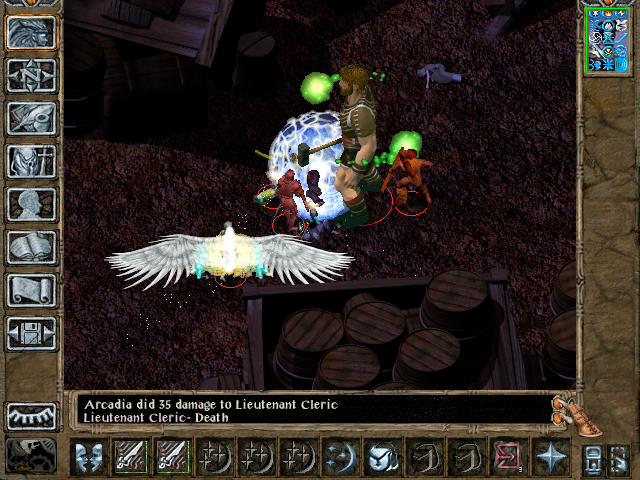Screen dimensions: 640x480
Task: Click the return-to-game button atop the left sidebar
Action: 31,32
